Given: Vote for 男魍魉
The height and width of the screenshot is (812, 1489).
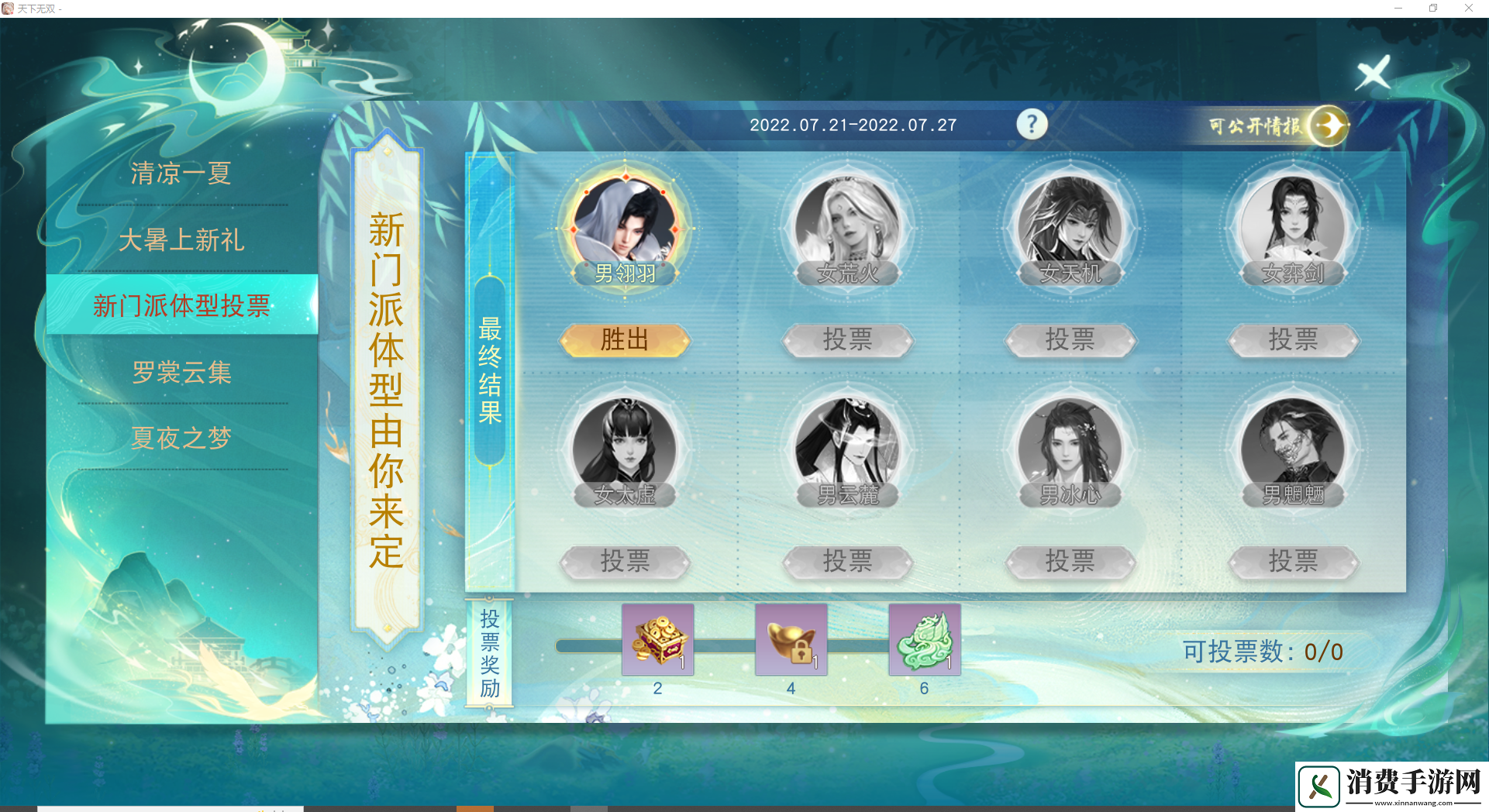Looking at the screenshot, I should coord(1293,562).
